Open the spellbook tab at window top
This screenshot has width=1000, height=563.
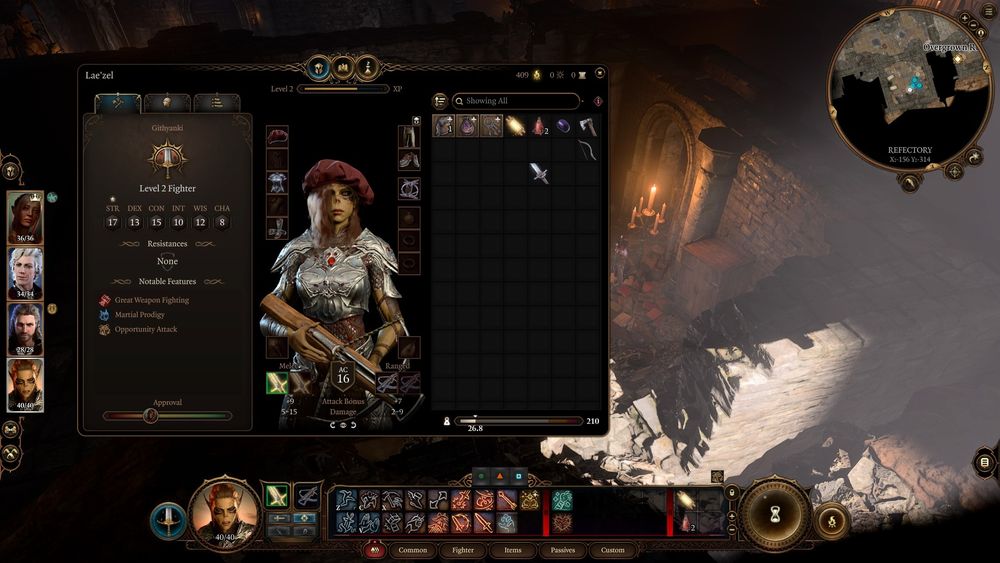[343, 67]
